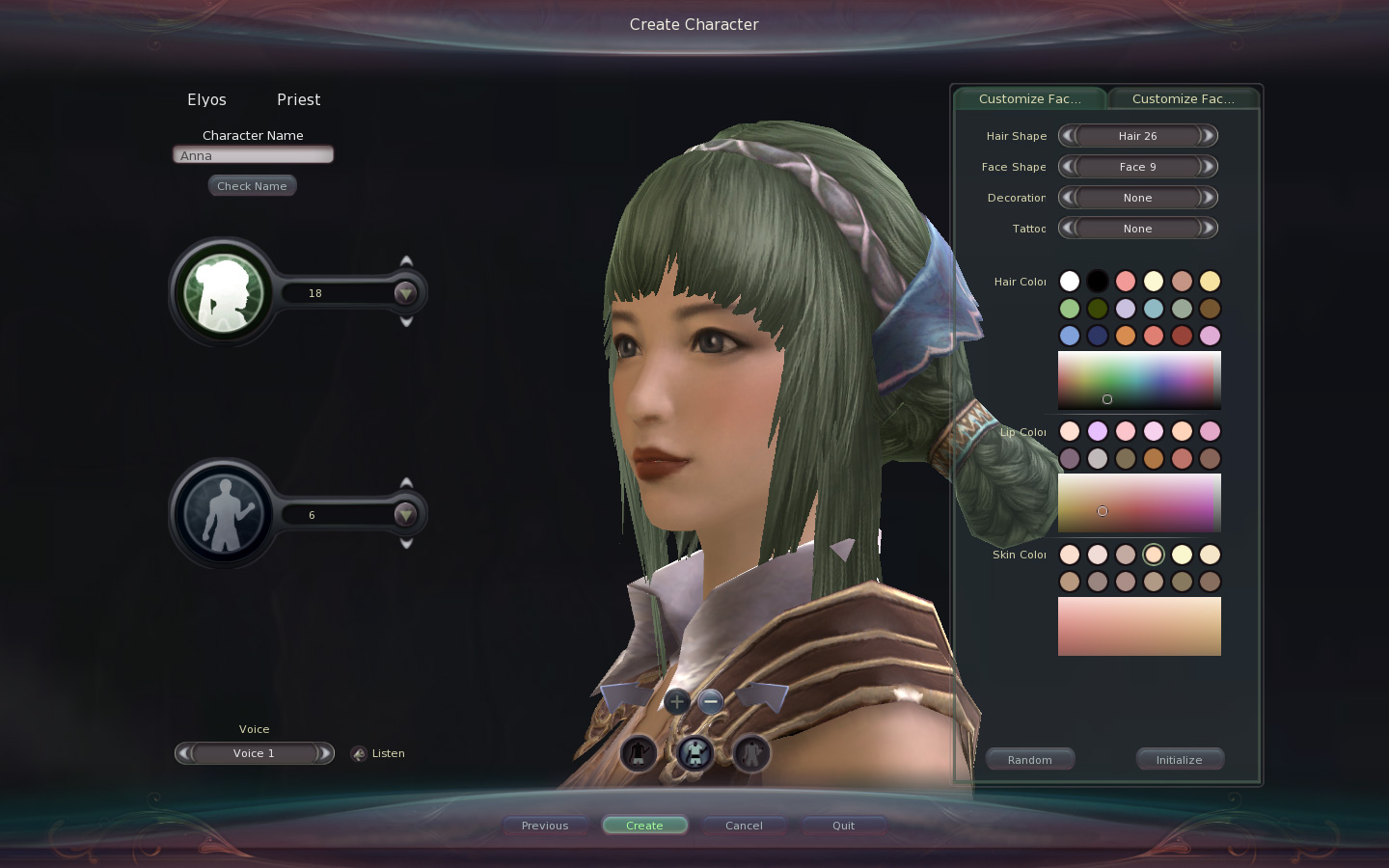This screenshot has width=1389, height=868.
Task: Go back with the Previous button
Action: coord(545,826)
